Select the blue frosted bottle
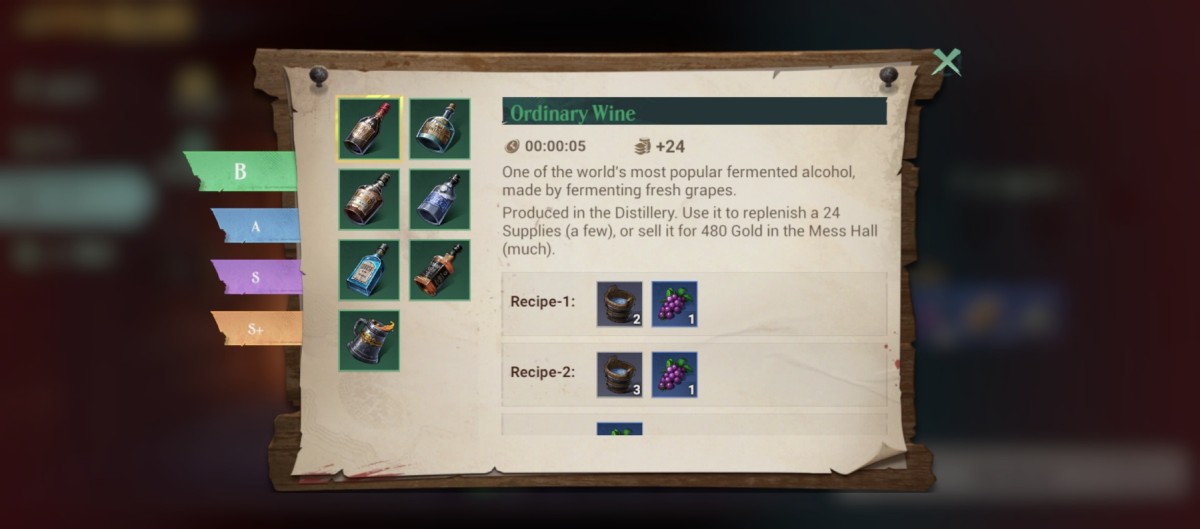 [439, 199]
